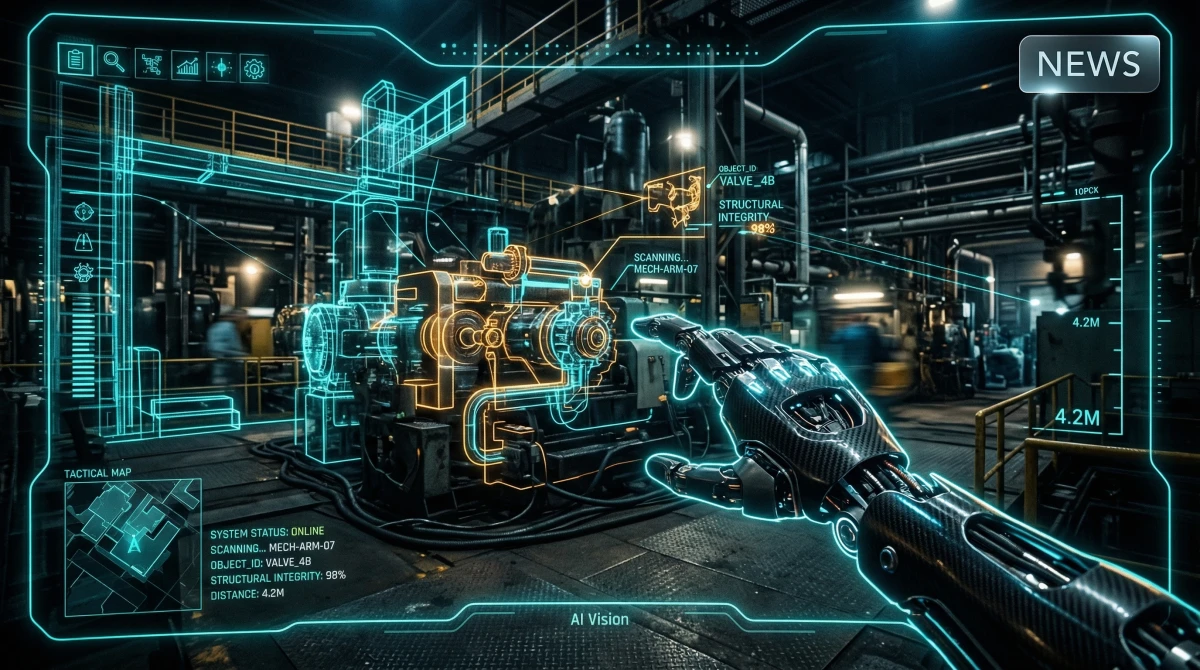Open the Tactical Map minimap
This screenshot has height=670, width=1200.
133,547
